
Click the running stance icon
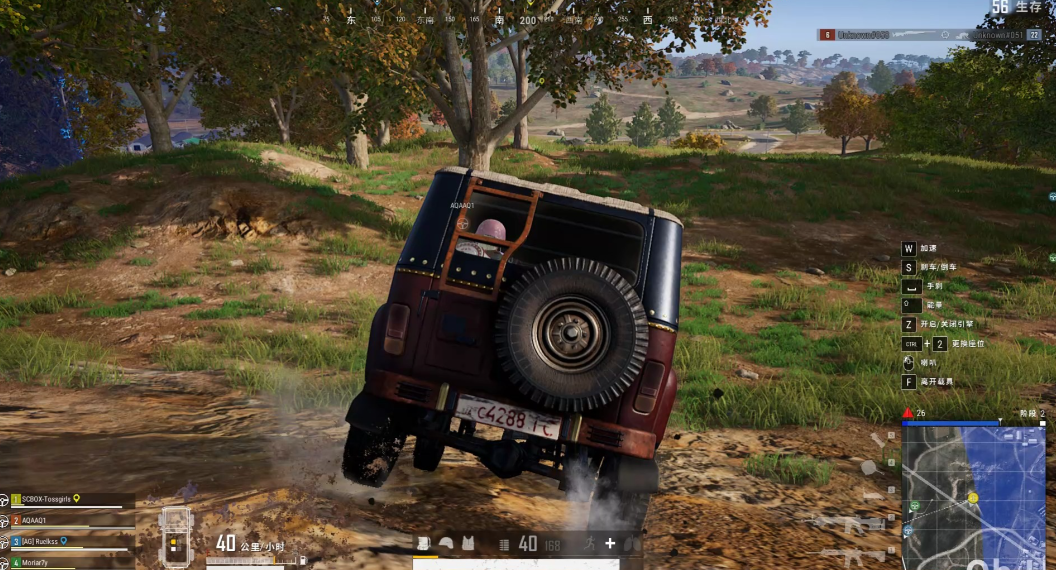591,543
